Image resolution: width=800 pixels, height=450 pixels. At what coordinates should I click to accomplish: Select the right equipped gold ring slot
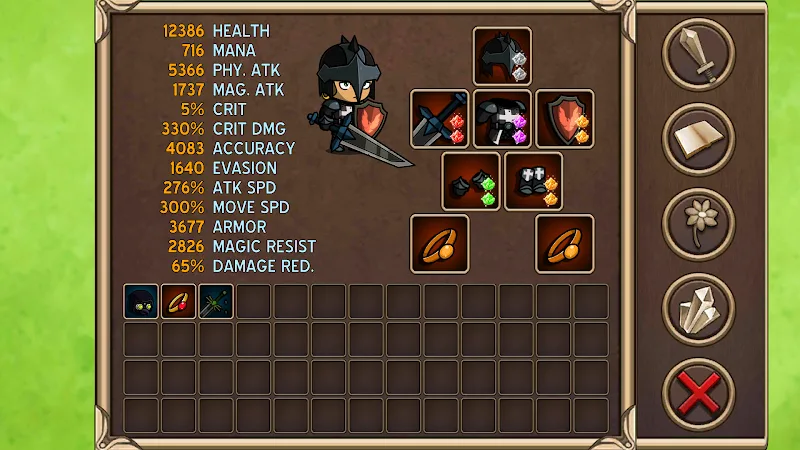(x=565, y=243)
